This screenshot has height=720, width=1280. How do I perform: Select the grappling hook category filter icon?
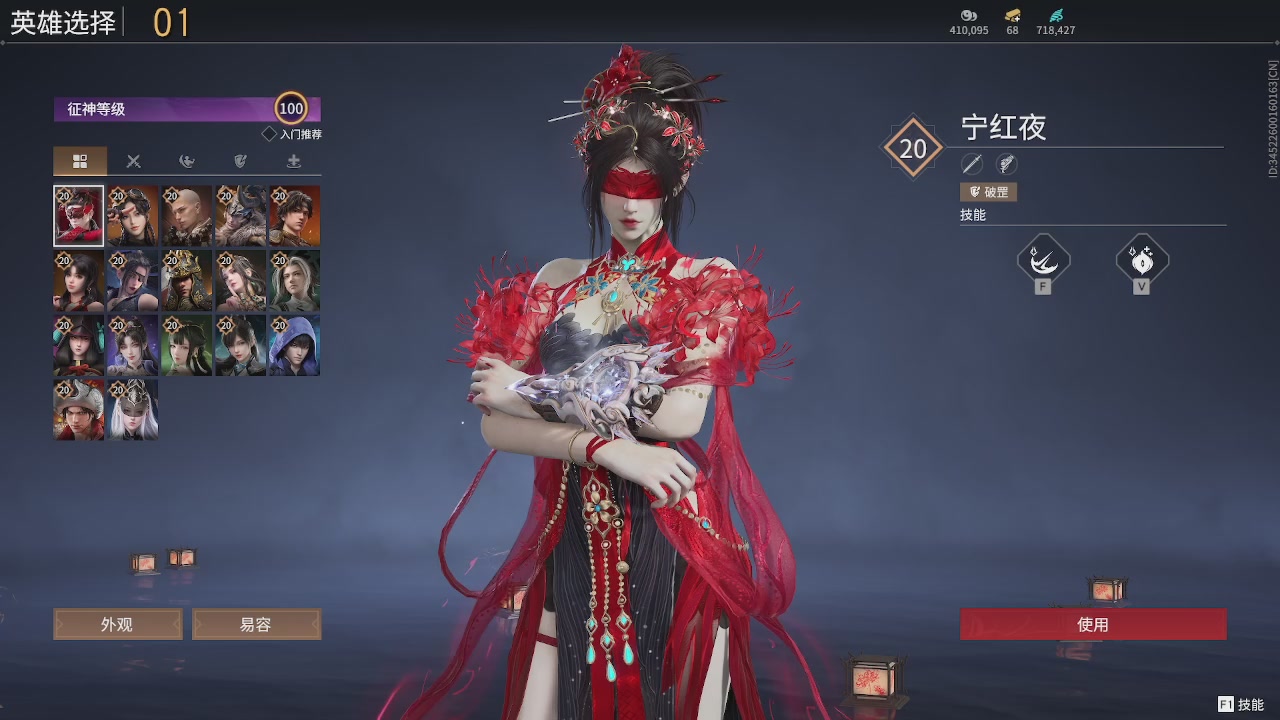(186, 161)
